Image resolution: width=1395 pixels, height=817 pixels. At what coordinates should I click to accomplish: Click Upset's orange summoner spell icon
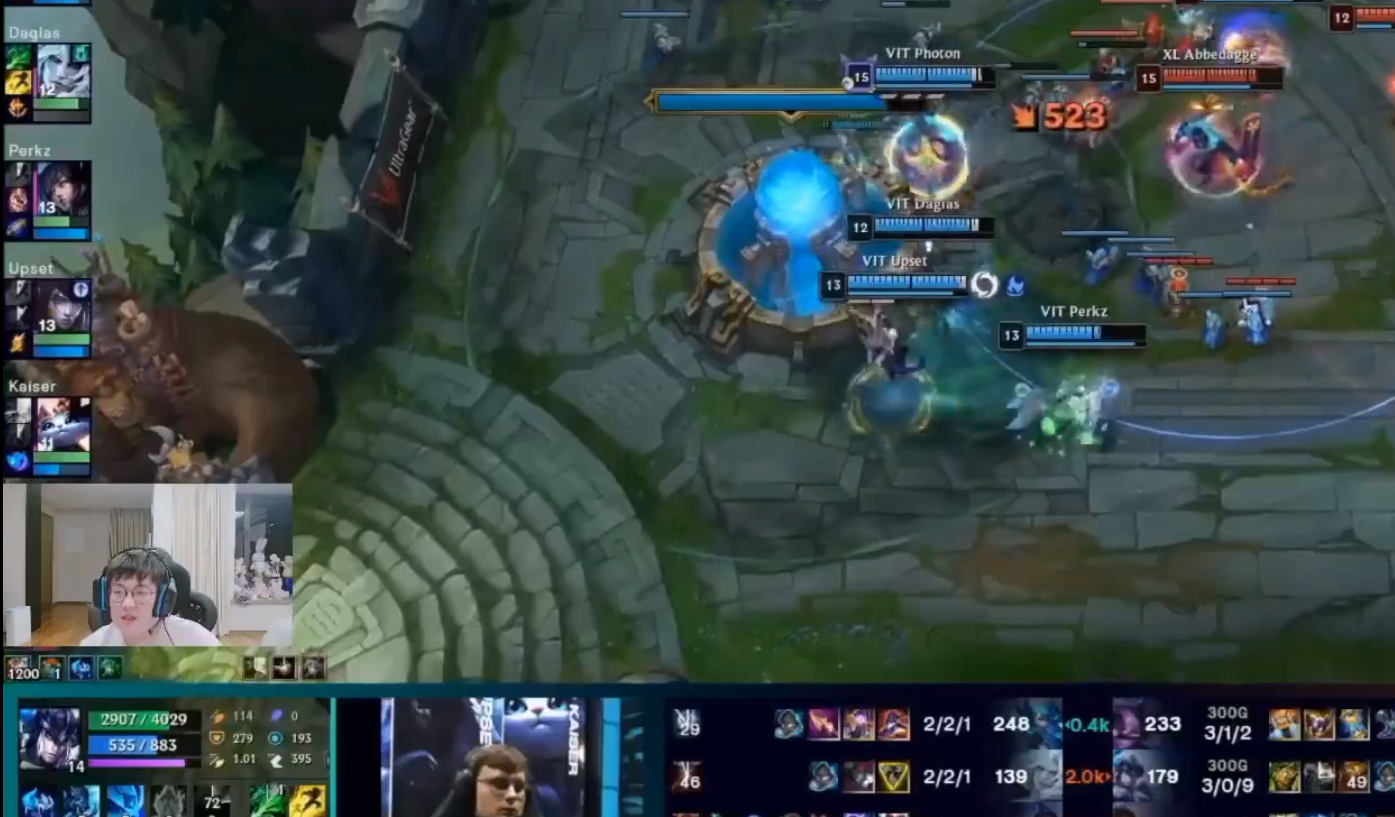tap(18, 345)
